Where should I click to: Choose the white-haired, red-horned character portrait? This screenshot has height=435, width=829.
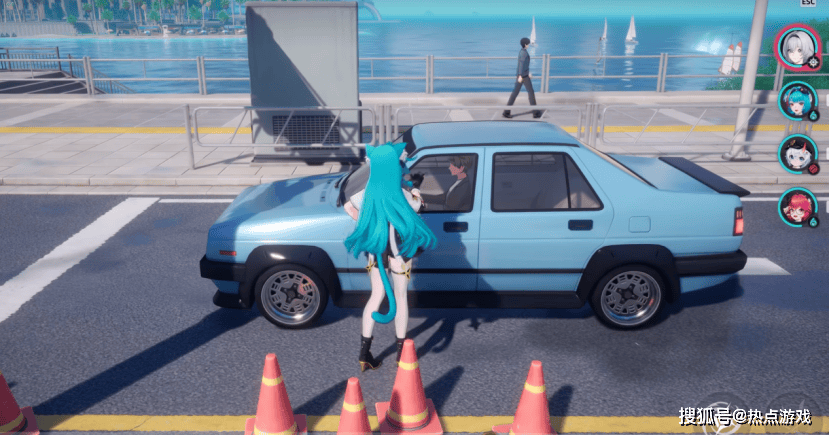point(797,153)
